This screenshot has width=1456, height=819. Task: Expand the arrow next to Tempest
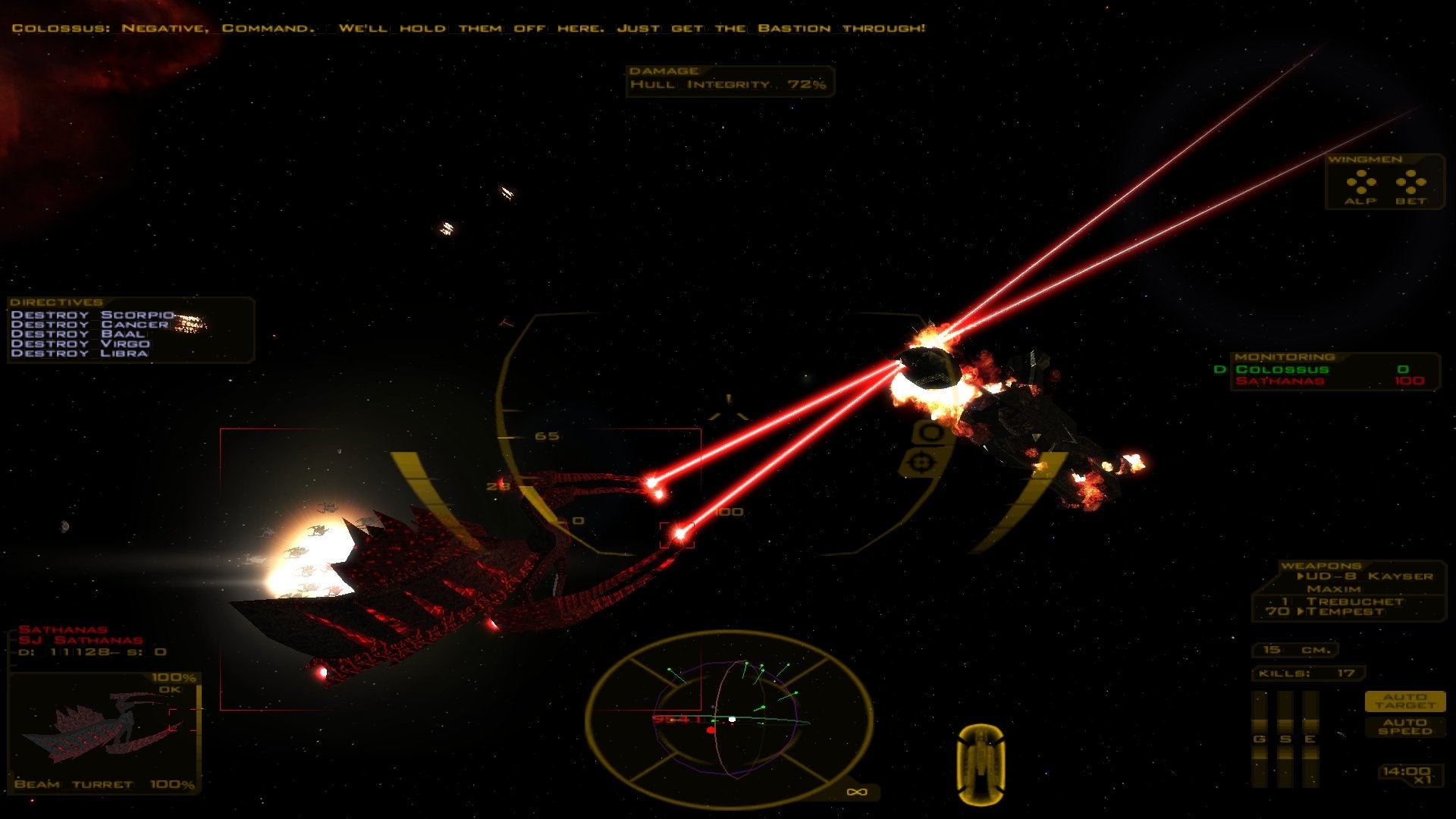coord(1303,612)
